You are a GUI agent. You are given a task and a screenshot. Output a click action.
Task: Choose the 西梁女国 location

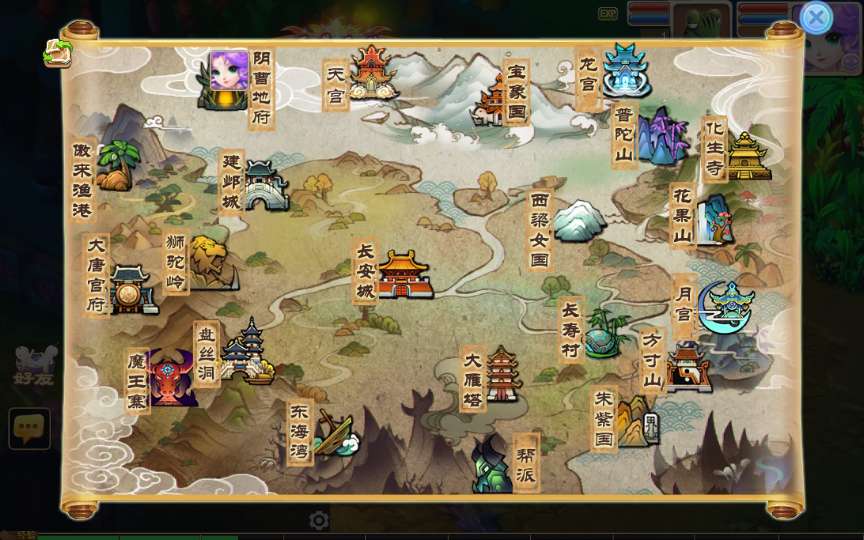(578, 220)
